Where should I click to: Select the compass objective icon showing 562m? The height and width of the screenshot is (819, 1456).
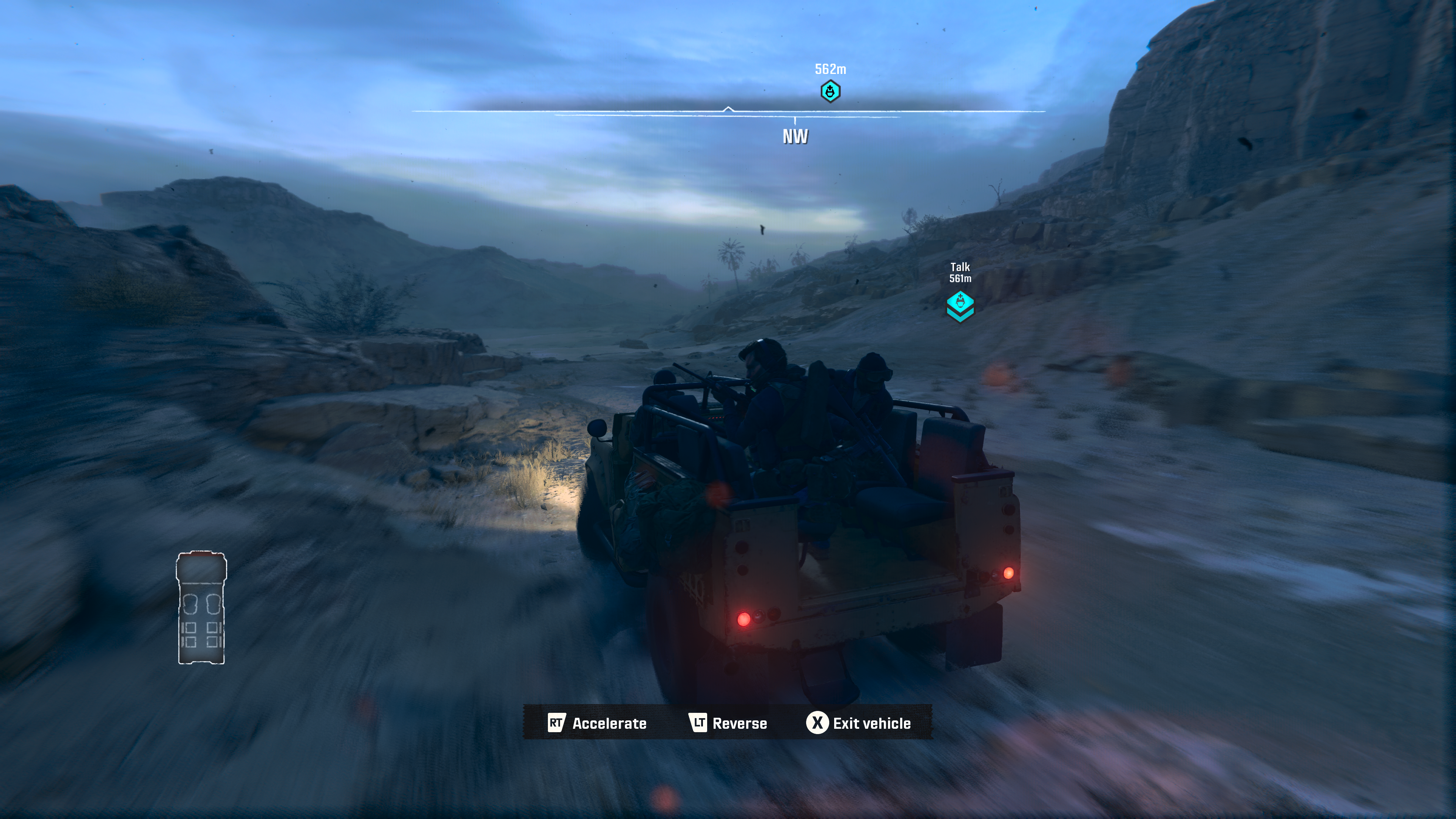tap(830, 91)
